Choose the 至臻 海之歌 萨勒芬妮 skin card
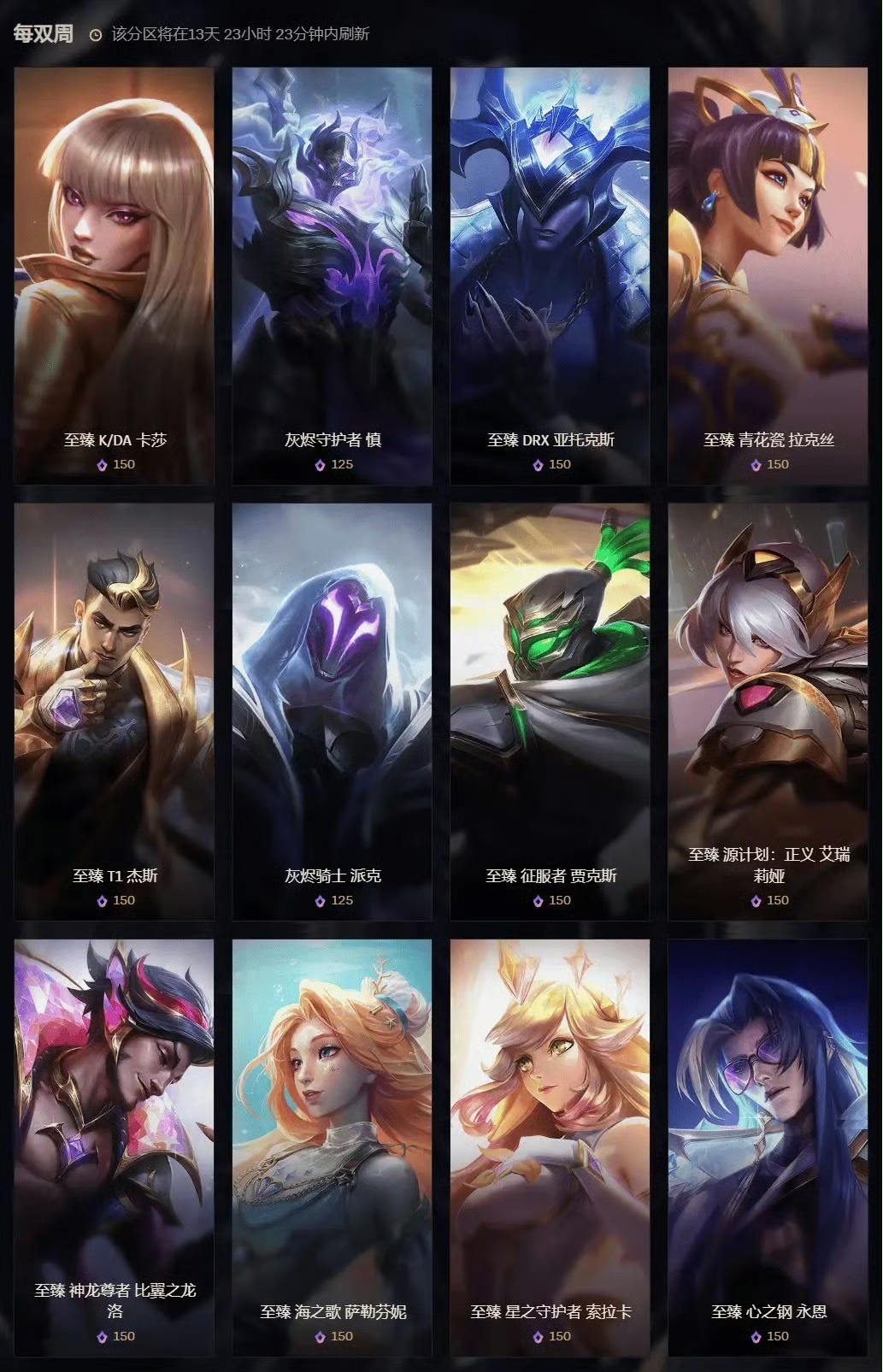This screenshot has width=883, height=1372. click(333, 1147)
